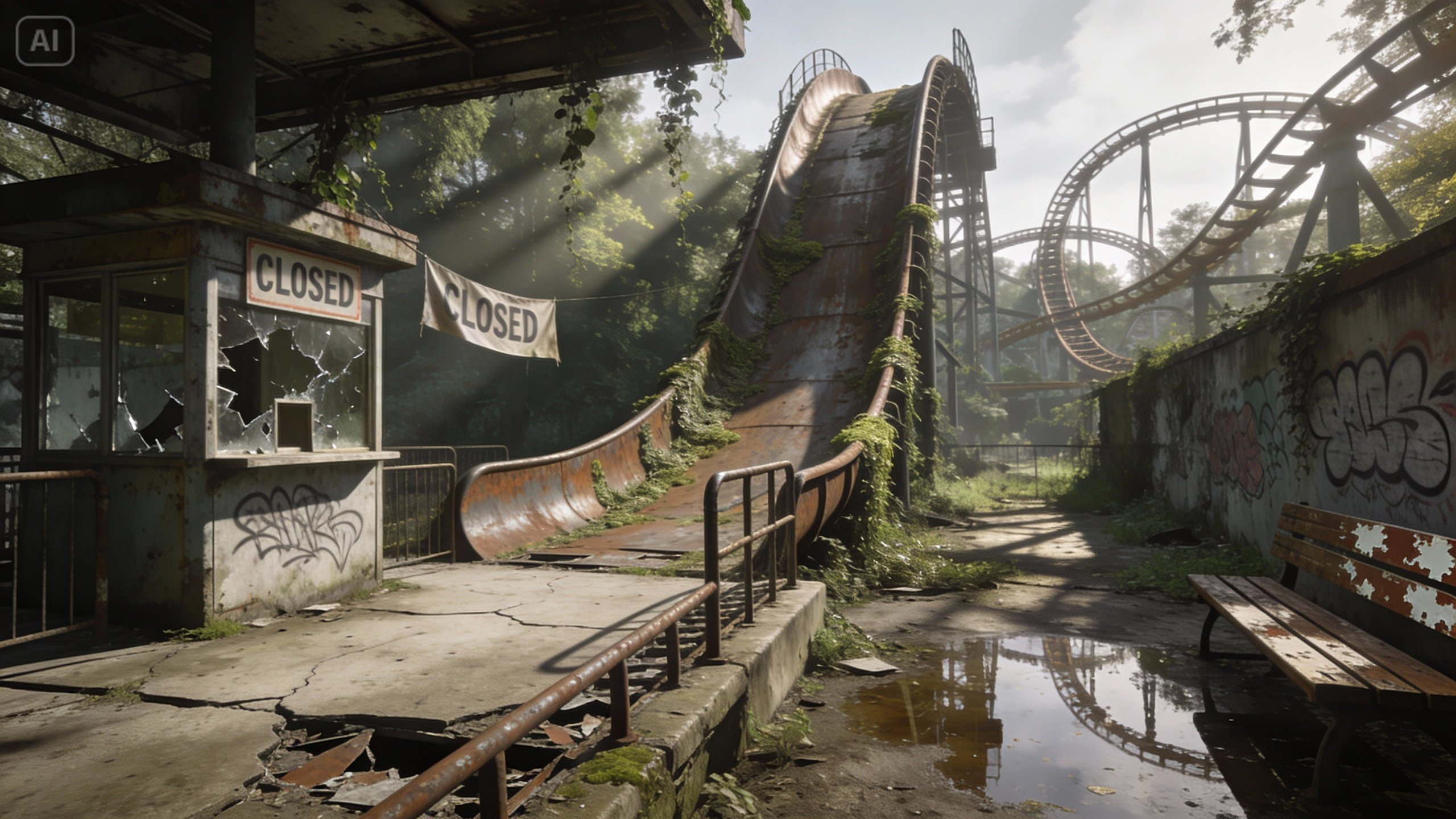1456x819 pixels.
Task: Click the AI label badge
Action: click(45, 40)
